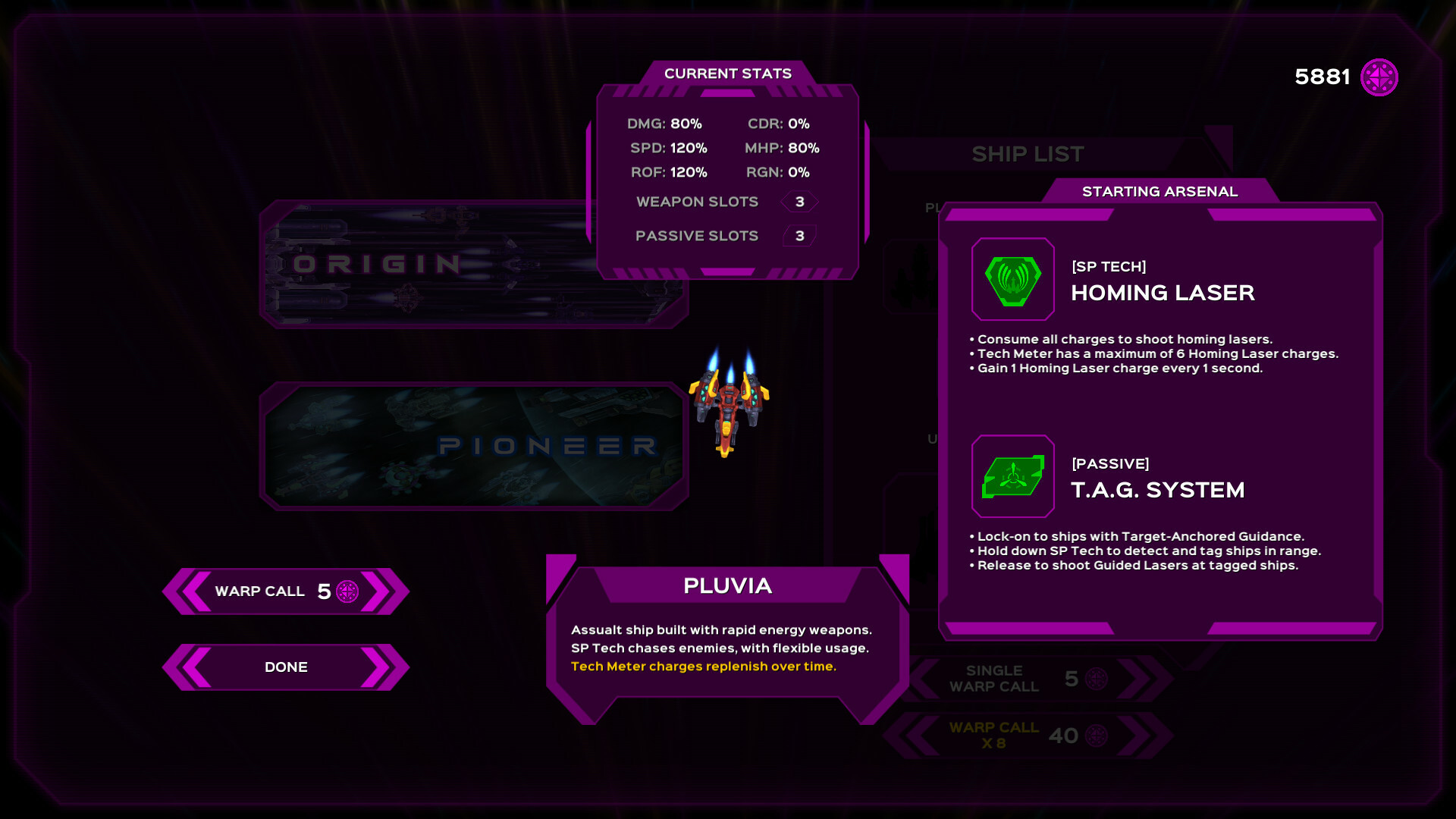This screenshot has width=1456, height=819.
Task: Click the right chevron on Done button
Action: [x=379, y=667]
